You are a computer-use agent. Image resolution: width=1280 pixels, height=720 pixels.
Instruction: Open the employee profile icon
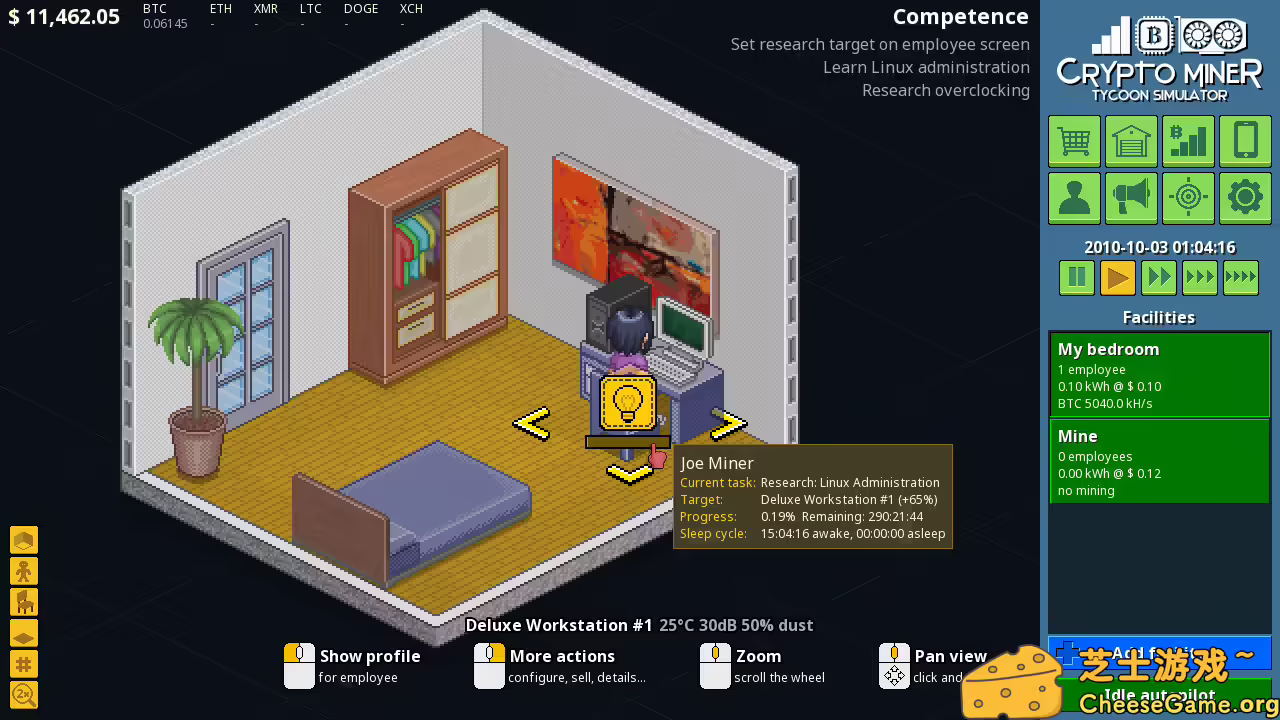point(1074,197)
